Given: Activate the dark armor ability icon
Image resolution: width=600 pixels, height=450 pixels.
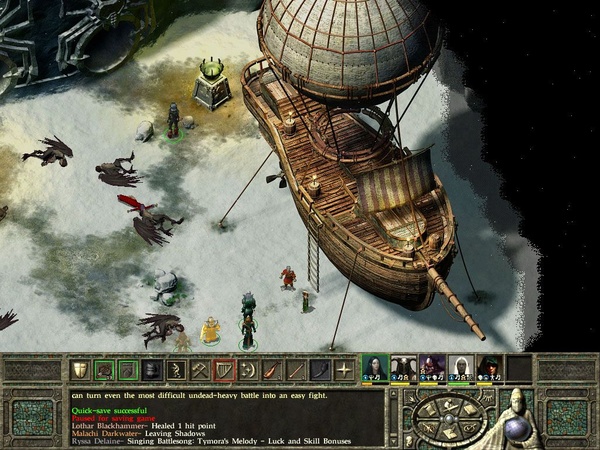Looking at the screenshot, I should (x=151, y=370).
